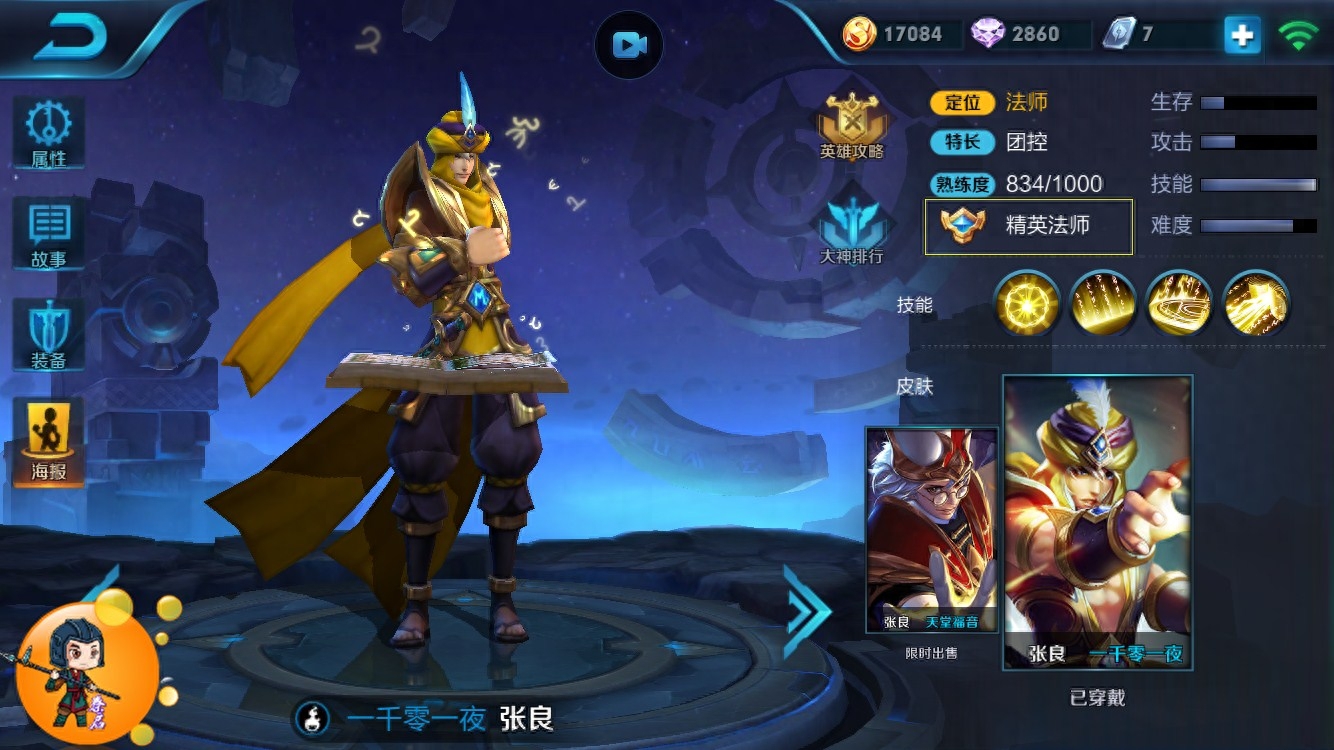Image resolution: width=1334 pixels, height=750 pixels.
Task: Select the first glowing orb skill icon
Action: 1026,303
